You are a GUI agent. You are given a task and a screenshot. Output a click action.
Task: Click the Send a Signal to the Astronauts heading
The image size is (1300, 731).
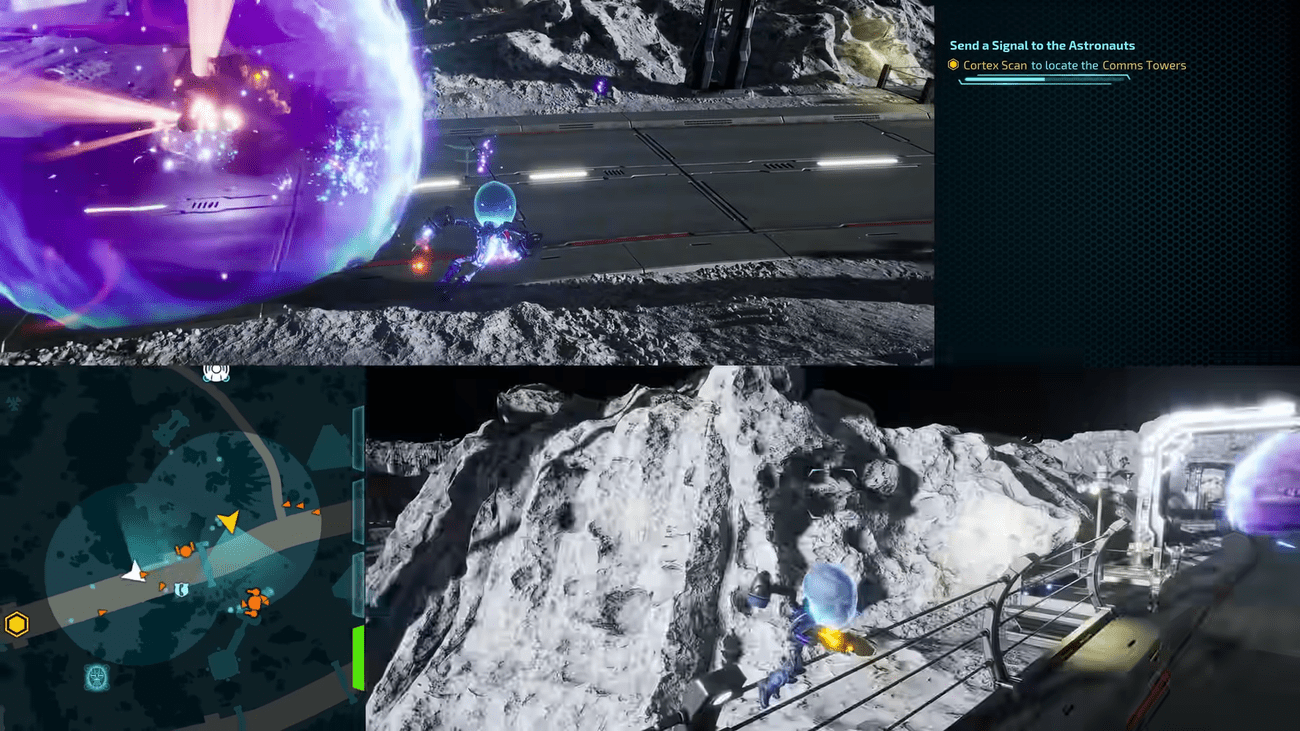[1043, 45]
